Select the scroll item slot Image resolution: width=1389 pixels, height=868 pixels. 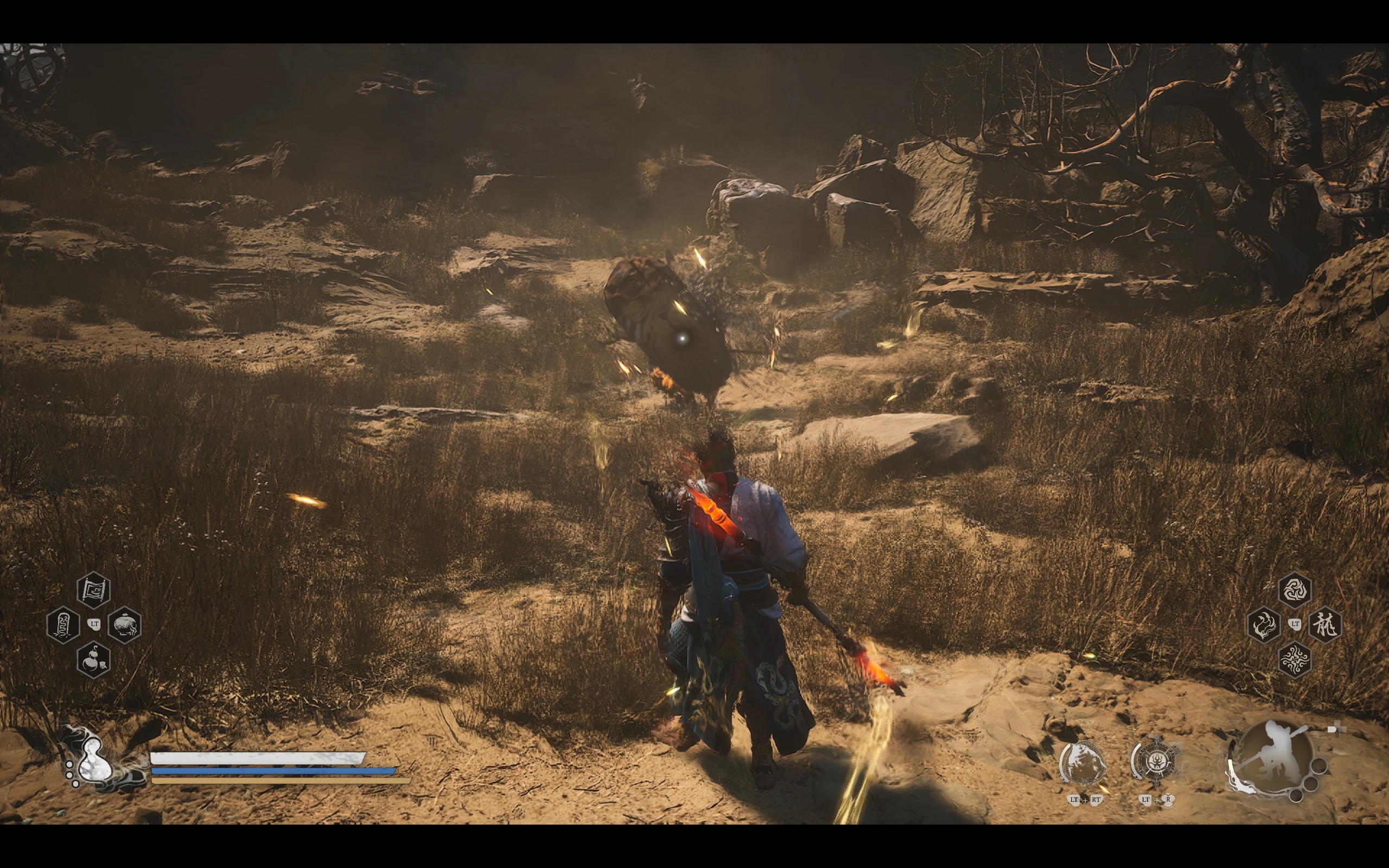pyautogui.click(x=93, y=590)
